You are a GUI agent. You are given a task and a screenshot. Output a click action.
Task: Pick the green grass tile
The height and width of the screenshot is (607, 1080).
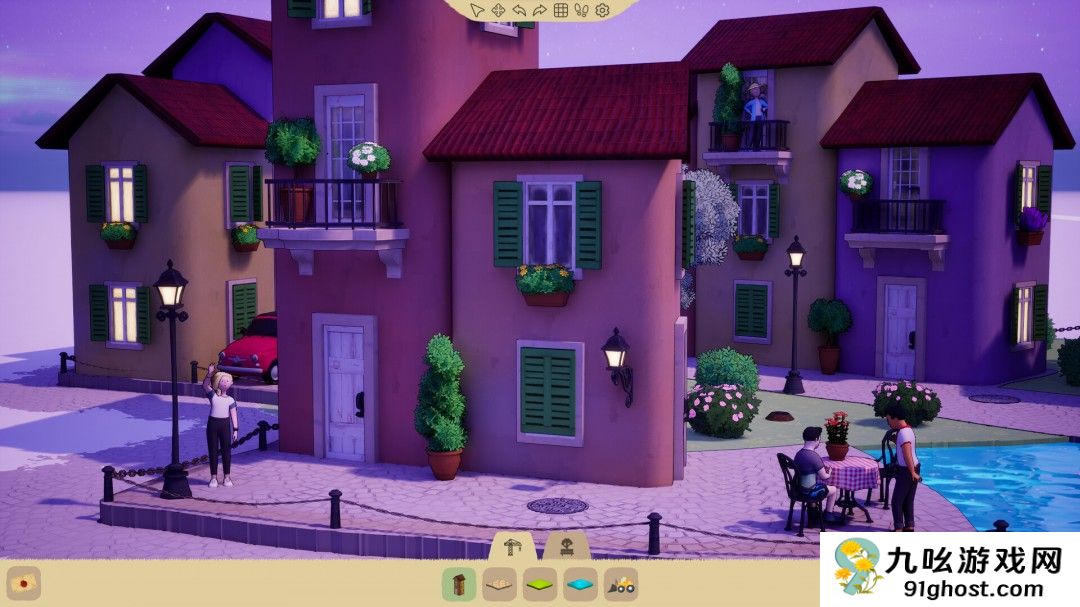click(x=541, y=584)
